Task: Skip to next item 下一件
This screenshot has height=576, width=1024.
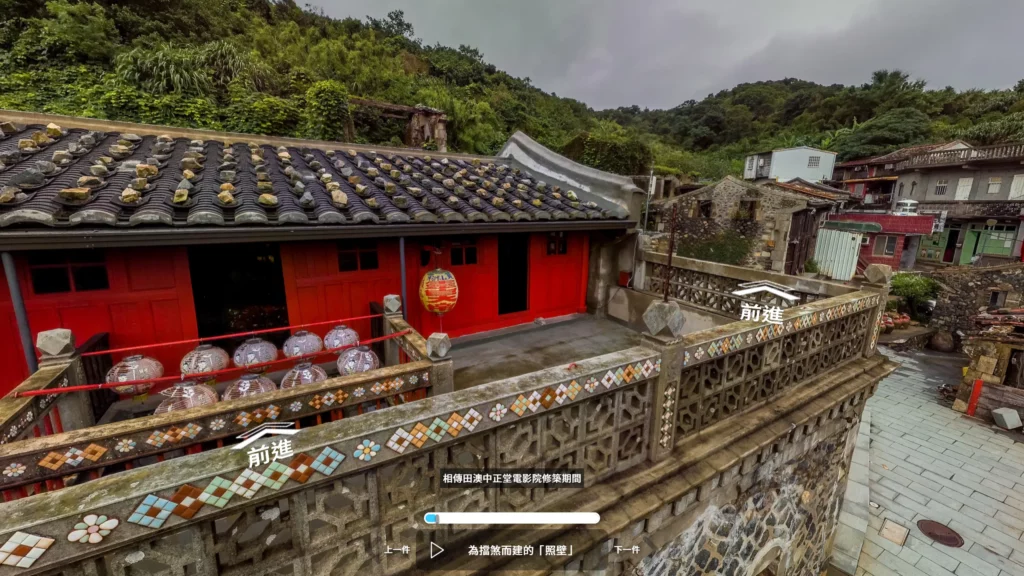Action: click(x=627, y=550)
